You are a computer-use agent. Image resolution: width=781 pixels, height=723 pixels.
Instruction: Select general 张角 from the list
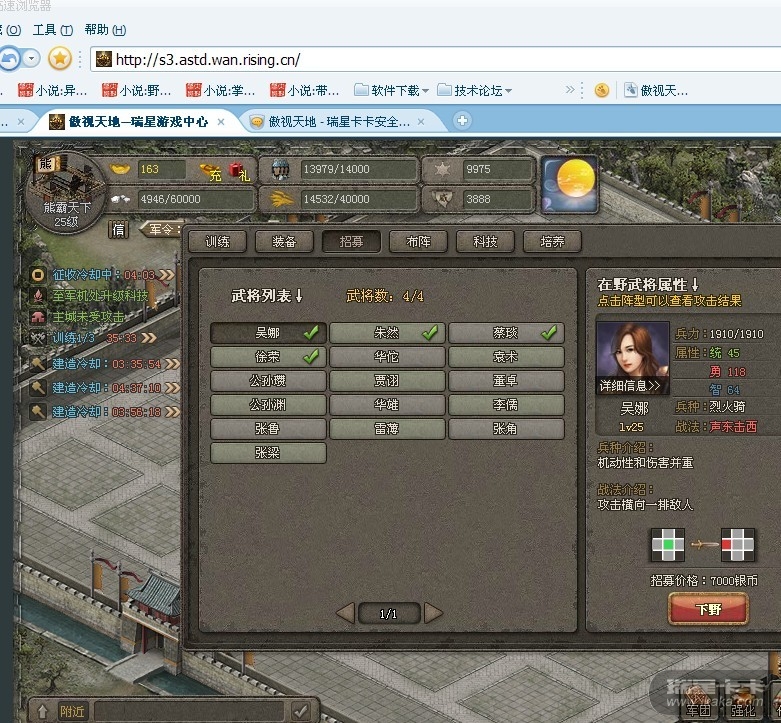506,429
